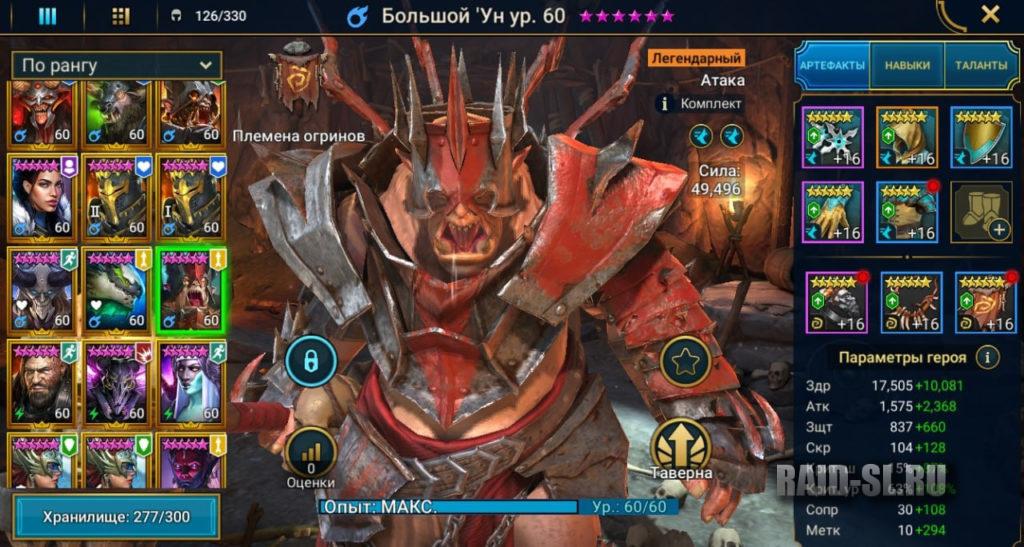Switch to the grid view icon
The width and height of the screenshot is (1024, 547).
tap(121, 16)
